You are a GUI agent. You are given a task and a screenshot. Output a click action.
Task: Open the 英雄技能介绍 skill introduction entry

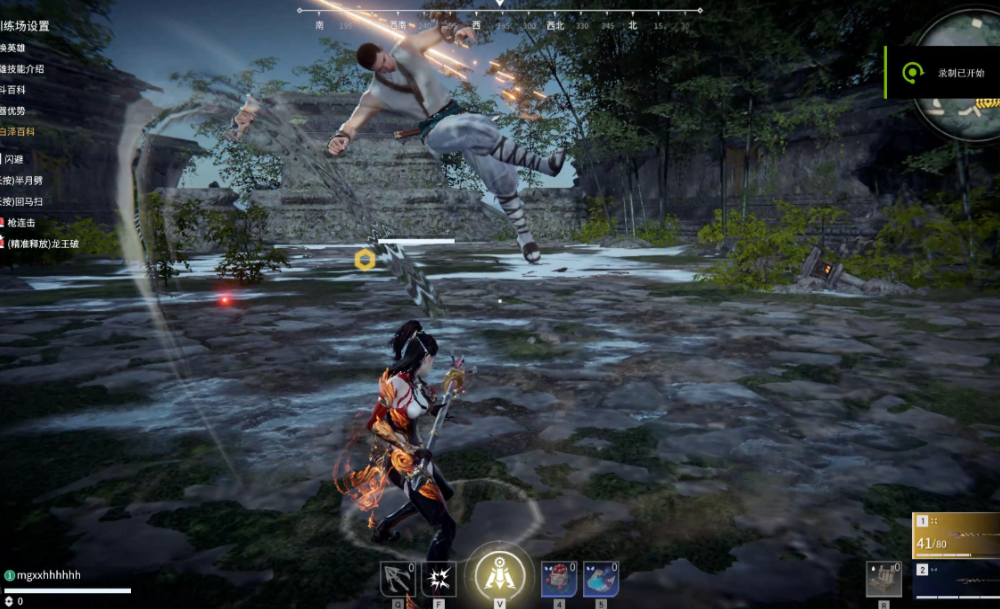tap(22, 69)
